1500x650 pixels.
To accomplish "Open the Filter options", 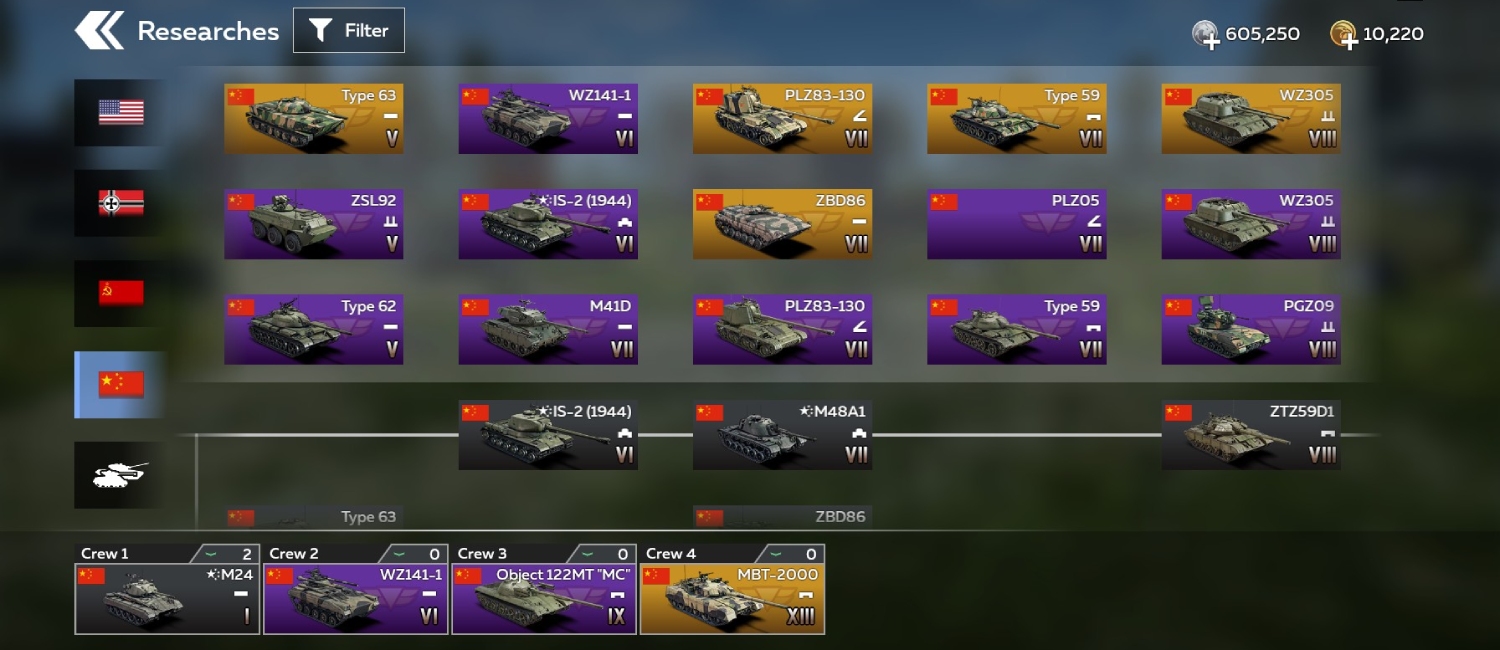I will tap(349, 31).
